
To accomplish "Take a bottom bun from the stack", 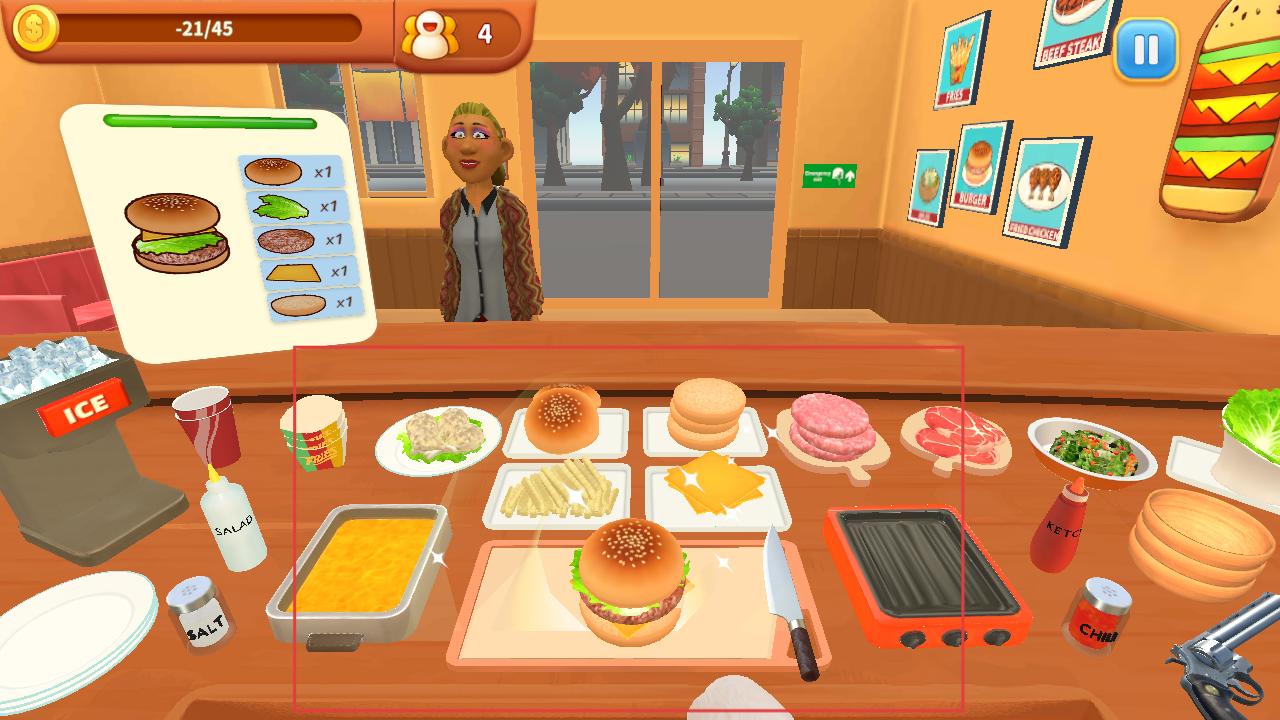I will point(707,413).
